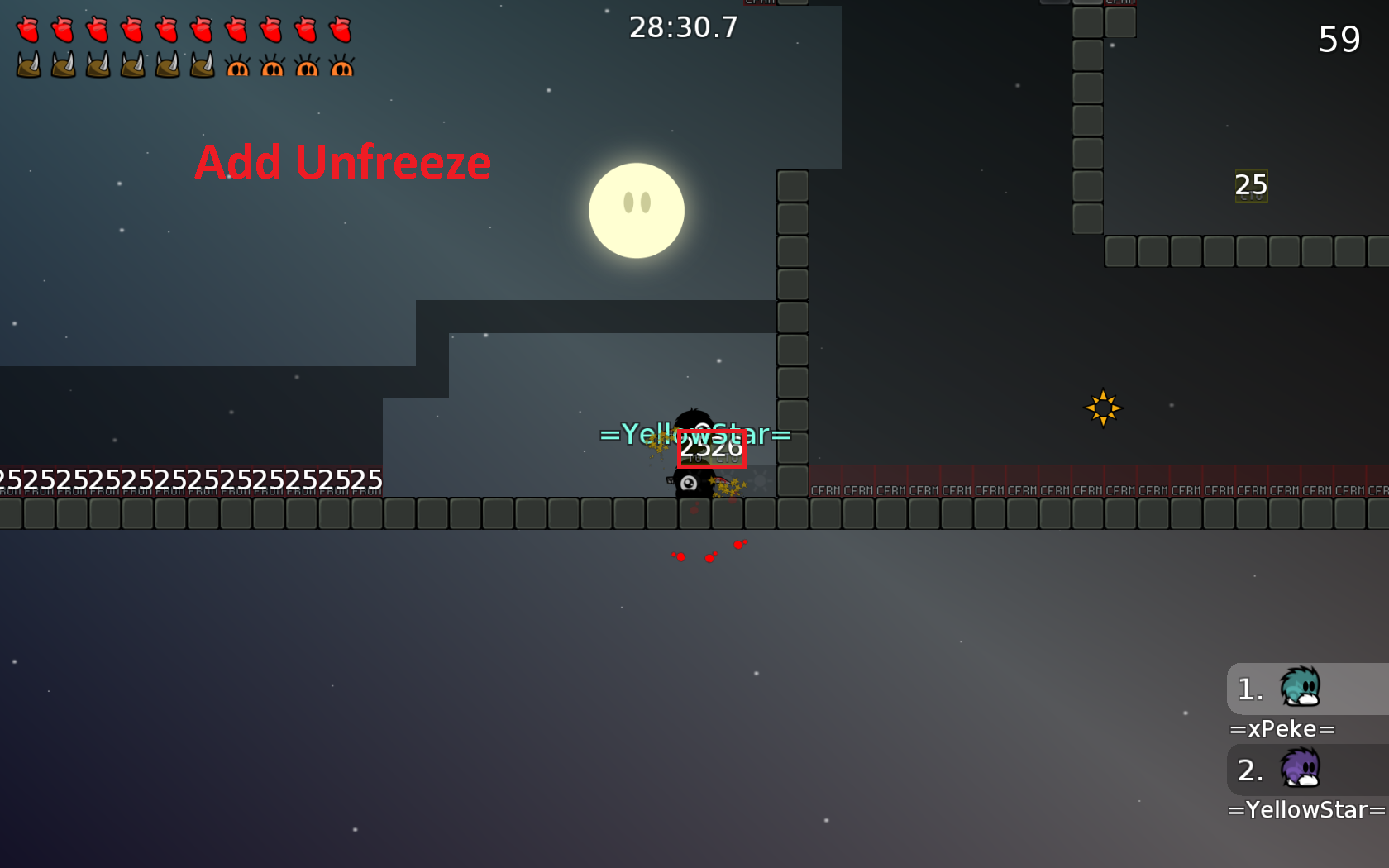Toggle the second orange eyes power-up
The width and height of the screenshot is (1389, 868).
click(x=272, y=66)
